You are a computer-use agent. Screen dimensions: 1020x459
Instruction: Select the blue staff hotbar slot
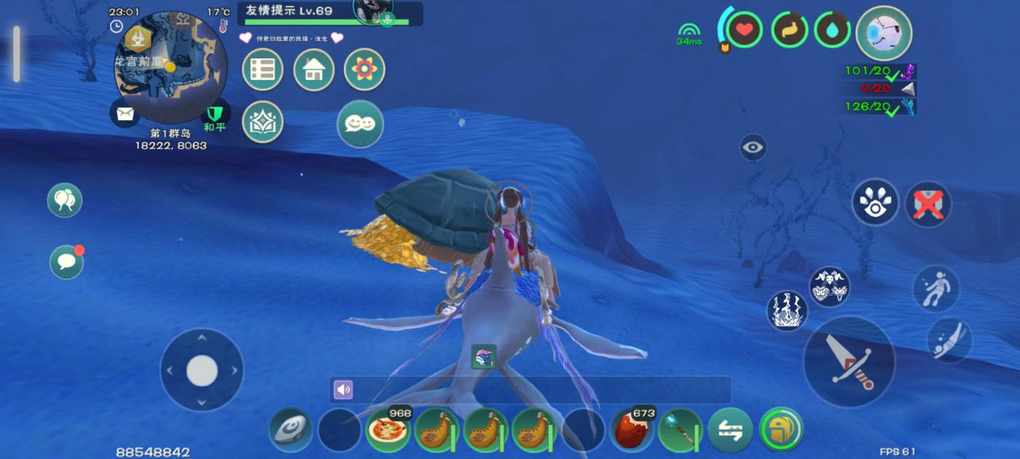tap(681, 430)
